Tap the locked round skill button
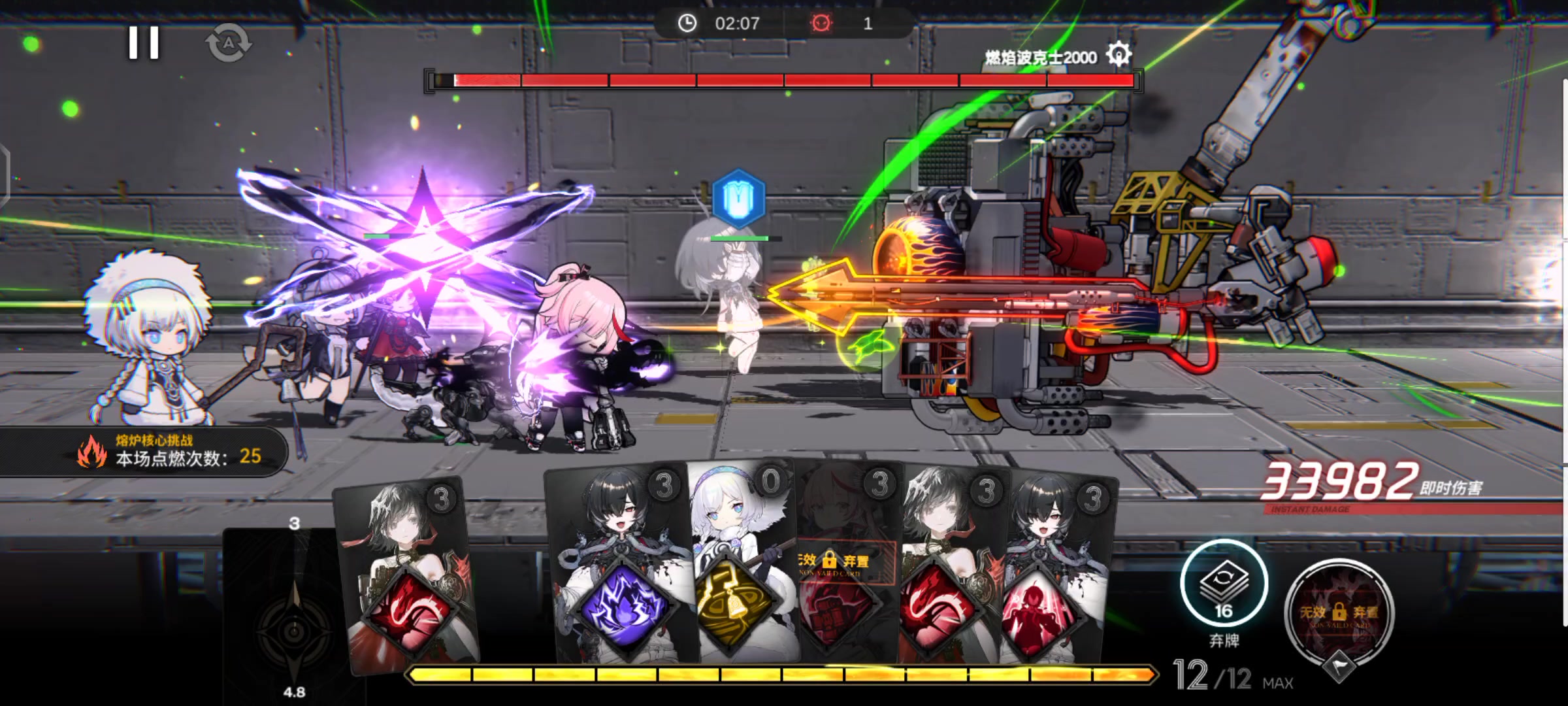The image size is (1568, 706). tap(1339, 611)
